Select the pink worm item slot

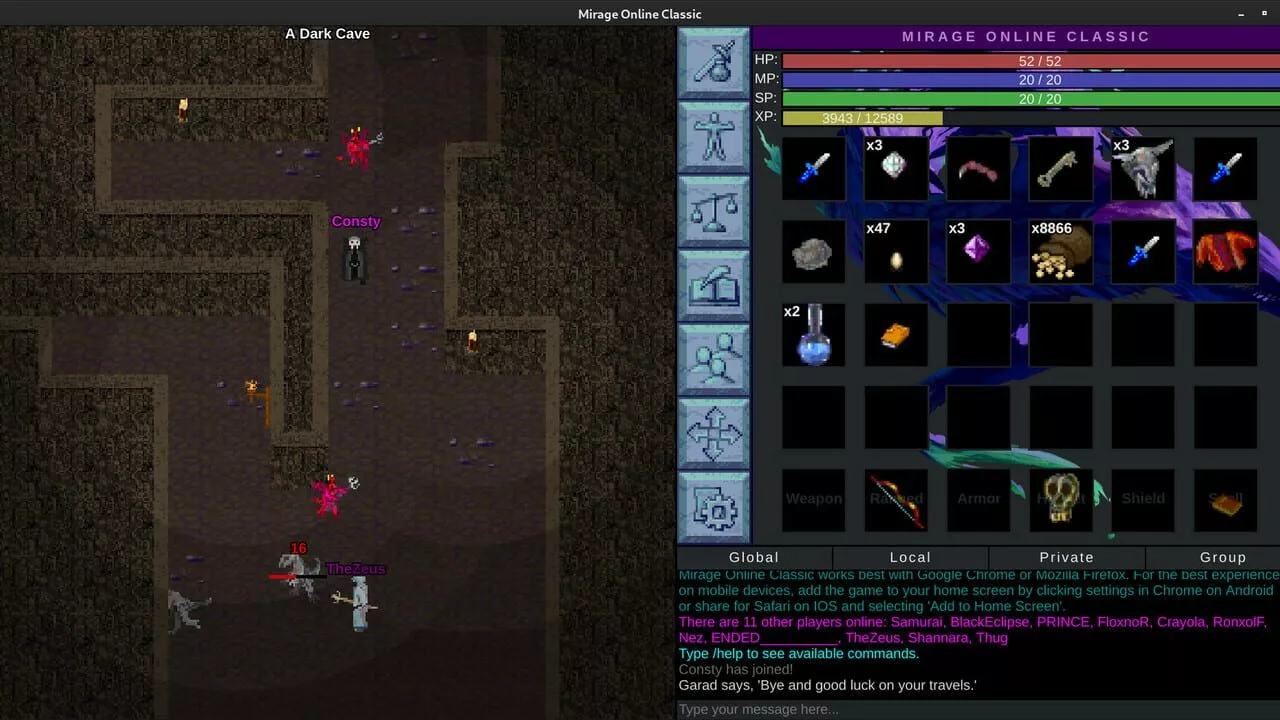point(978,168)
